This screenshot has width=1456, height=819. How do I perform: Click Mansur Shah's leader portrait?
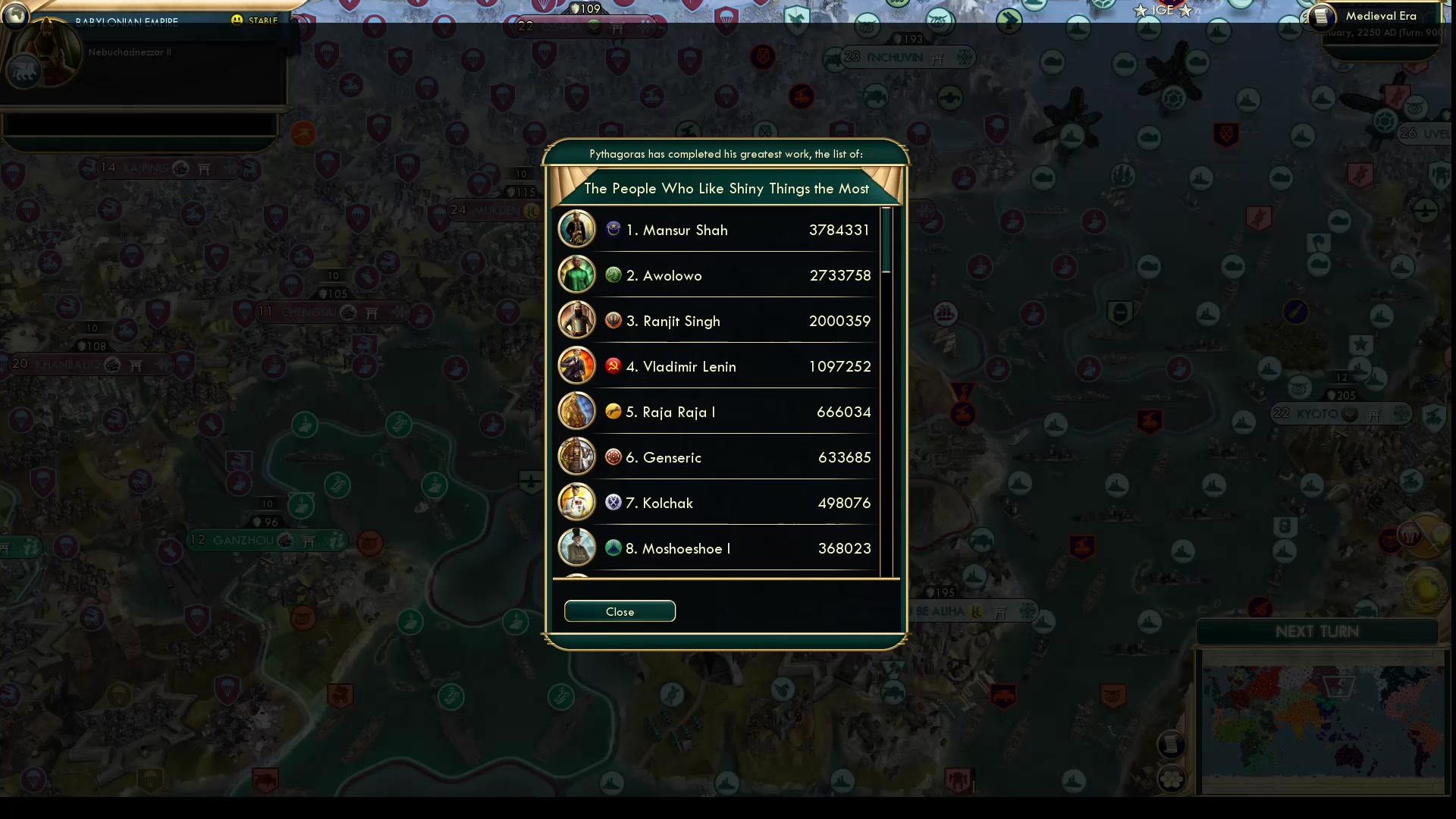tap(576, 228)
